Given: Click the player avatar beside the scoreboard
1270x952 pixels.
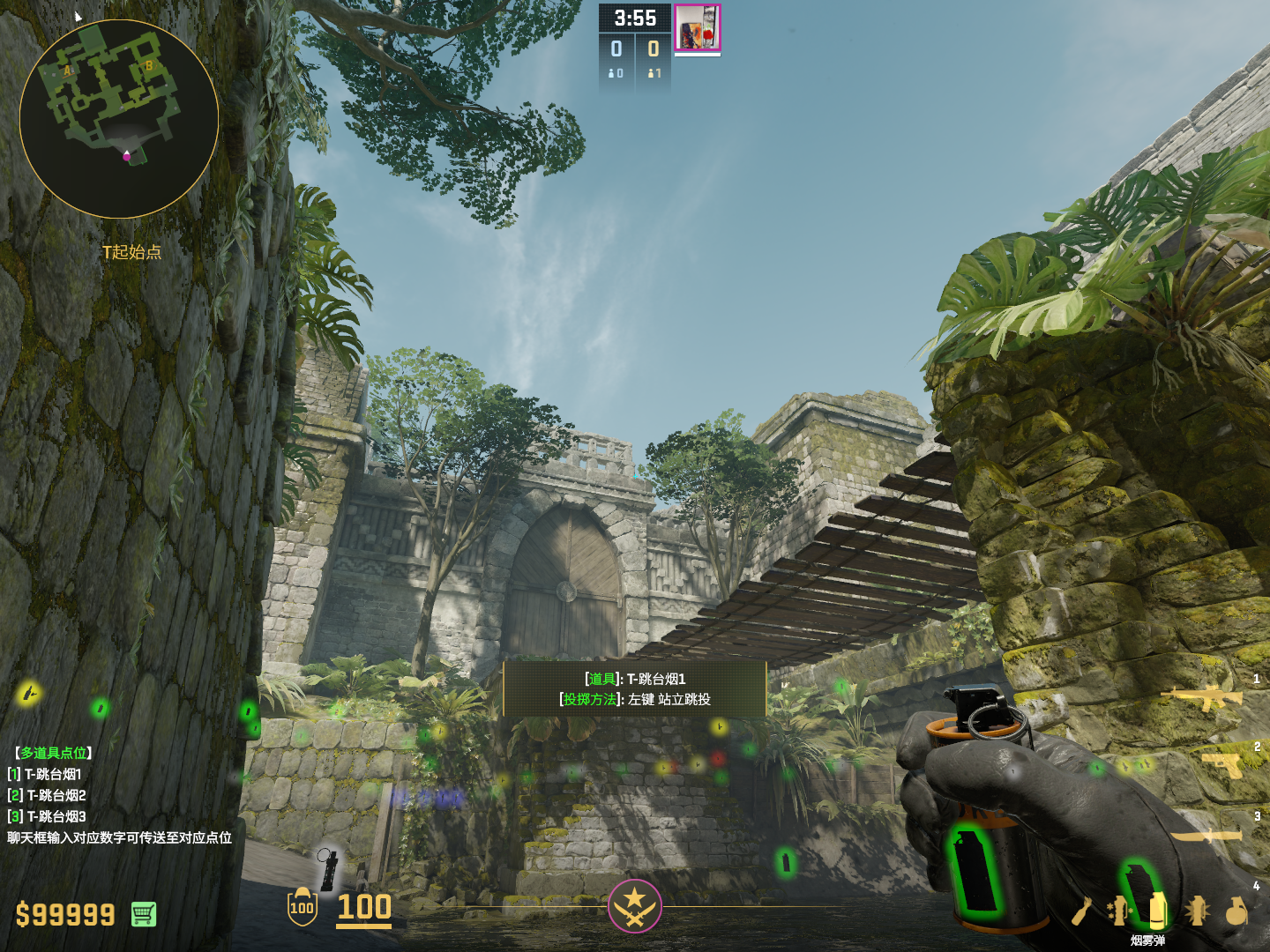Looking at the screenshot, I should (697, 27).
